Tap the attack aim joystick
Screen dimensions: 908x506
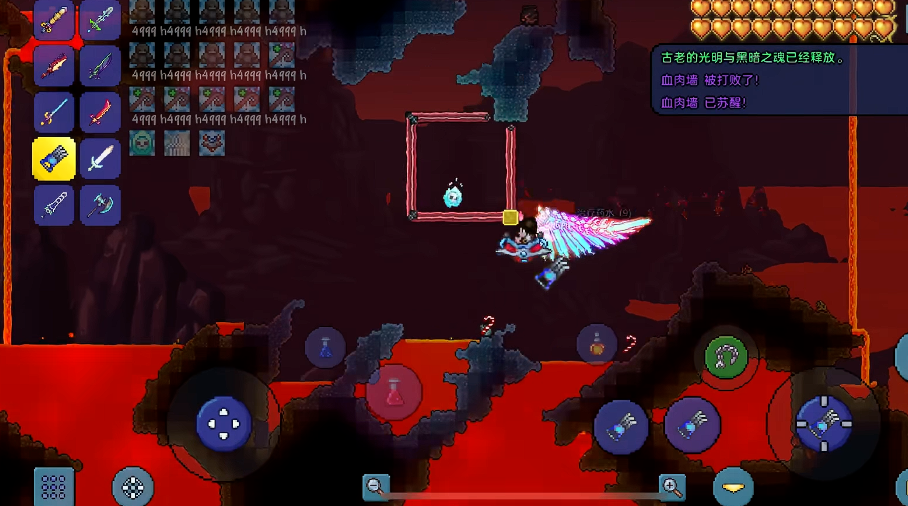coord(823,423)
